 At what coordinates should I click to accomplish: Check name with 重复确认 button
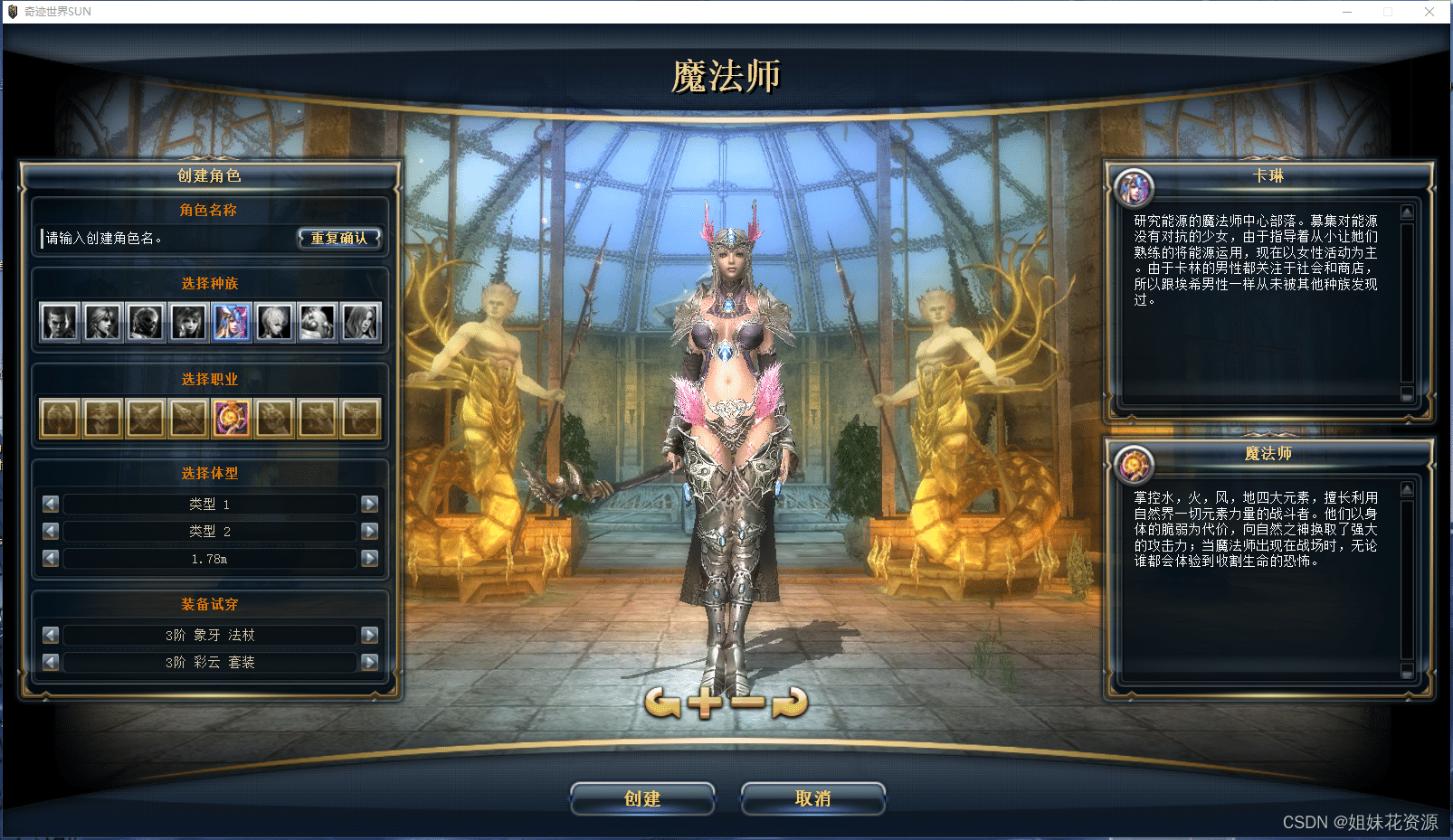click(339, 239)
